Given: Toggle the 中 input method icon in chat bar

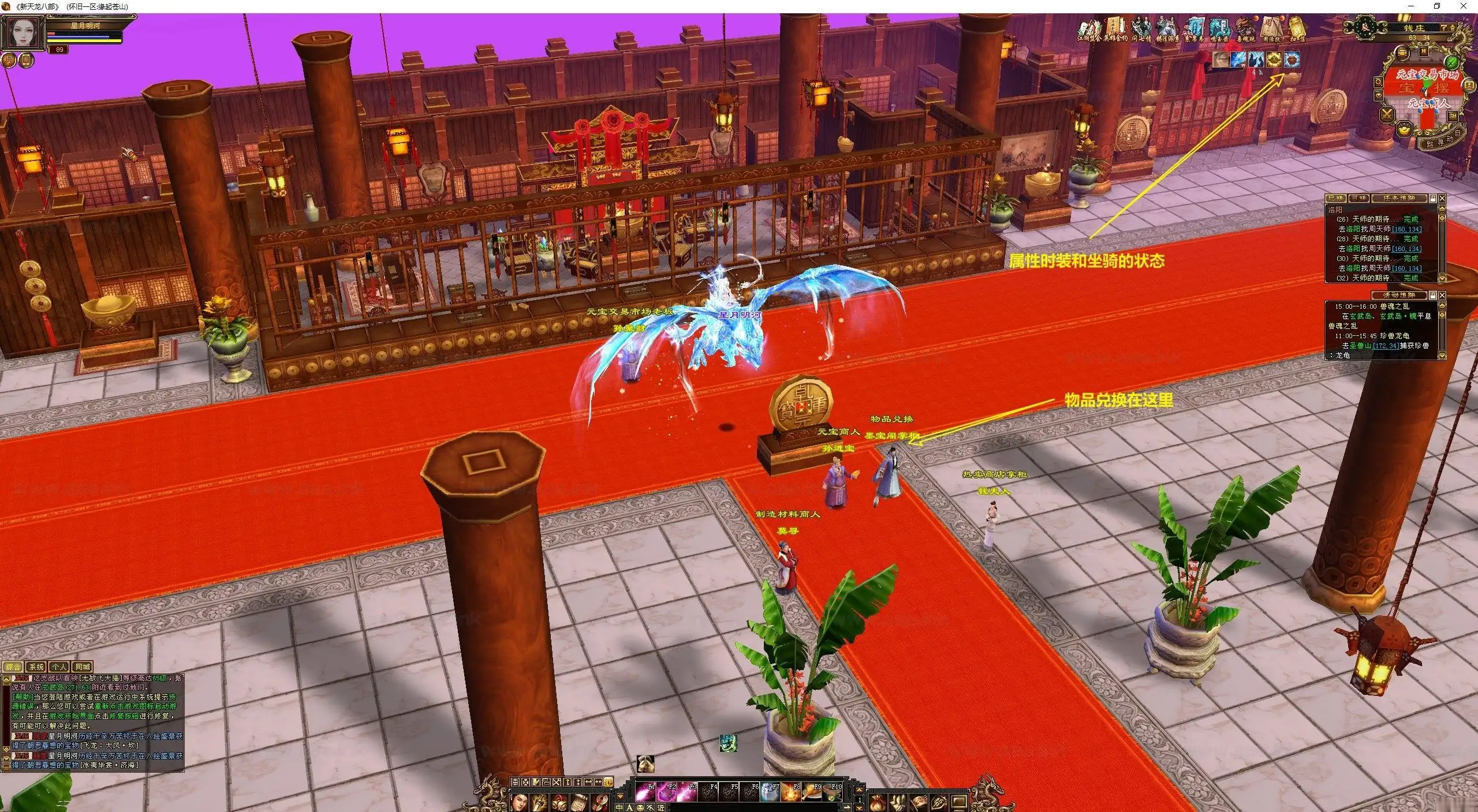Looking at the screenshot, I should 619,808.
